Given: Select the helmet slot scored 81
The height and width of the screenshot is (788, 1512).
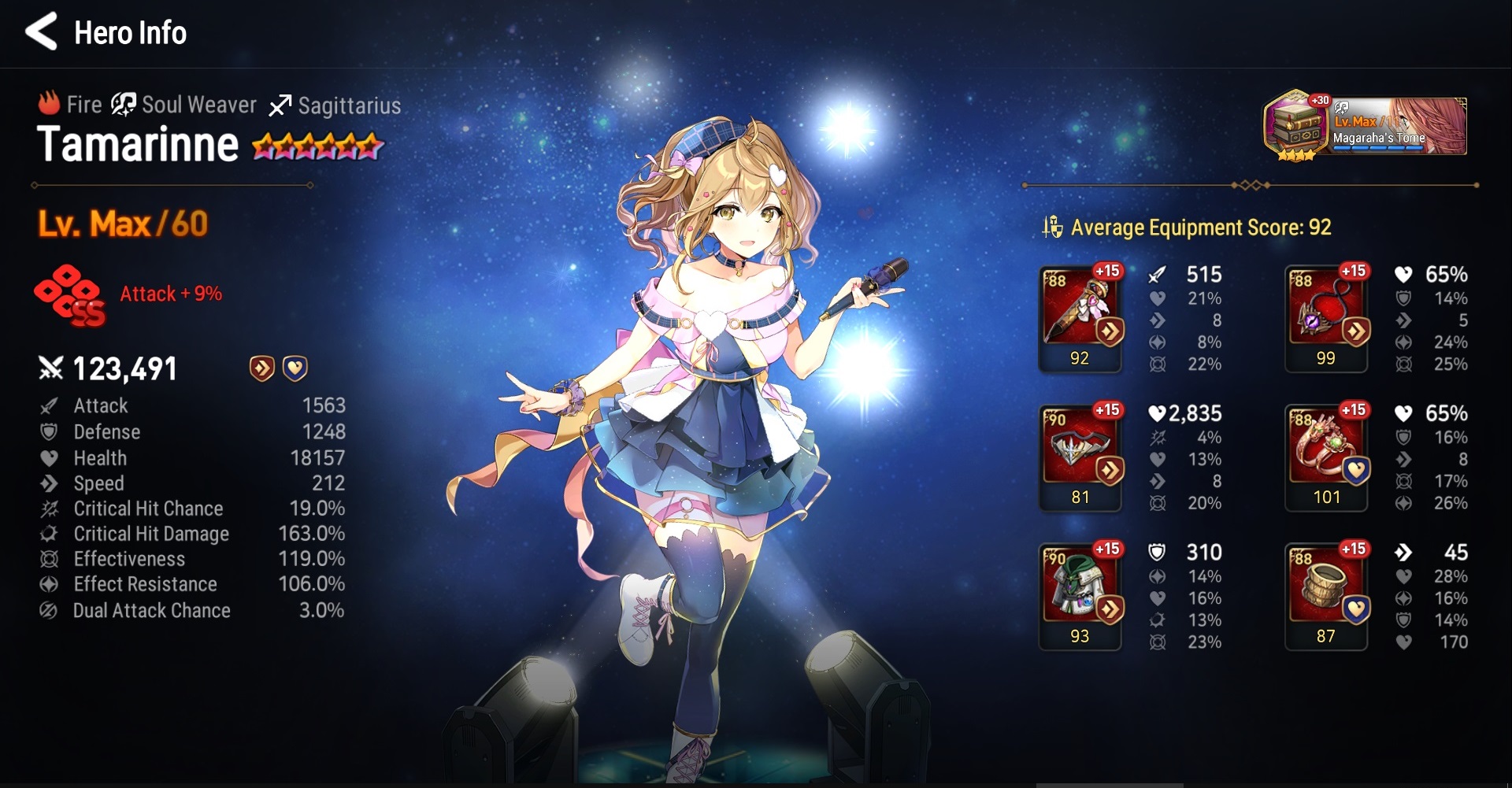Looking at the screenshot, I should click(x=1080, y=457).
